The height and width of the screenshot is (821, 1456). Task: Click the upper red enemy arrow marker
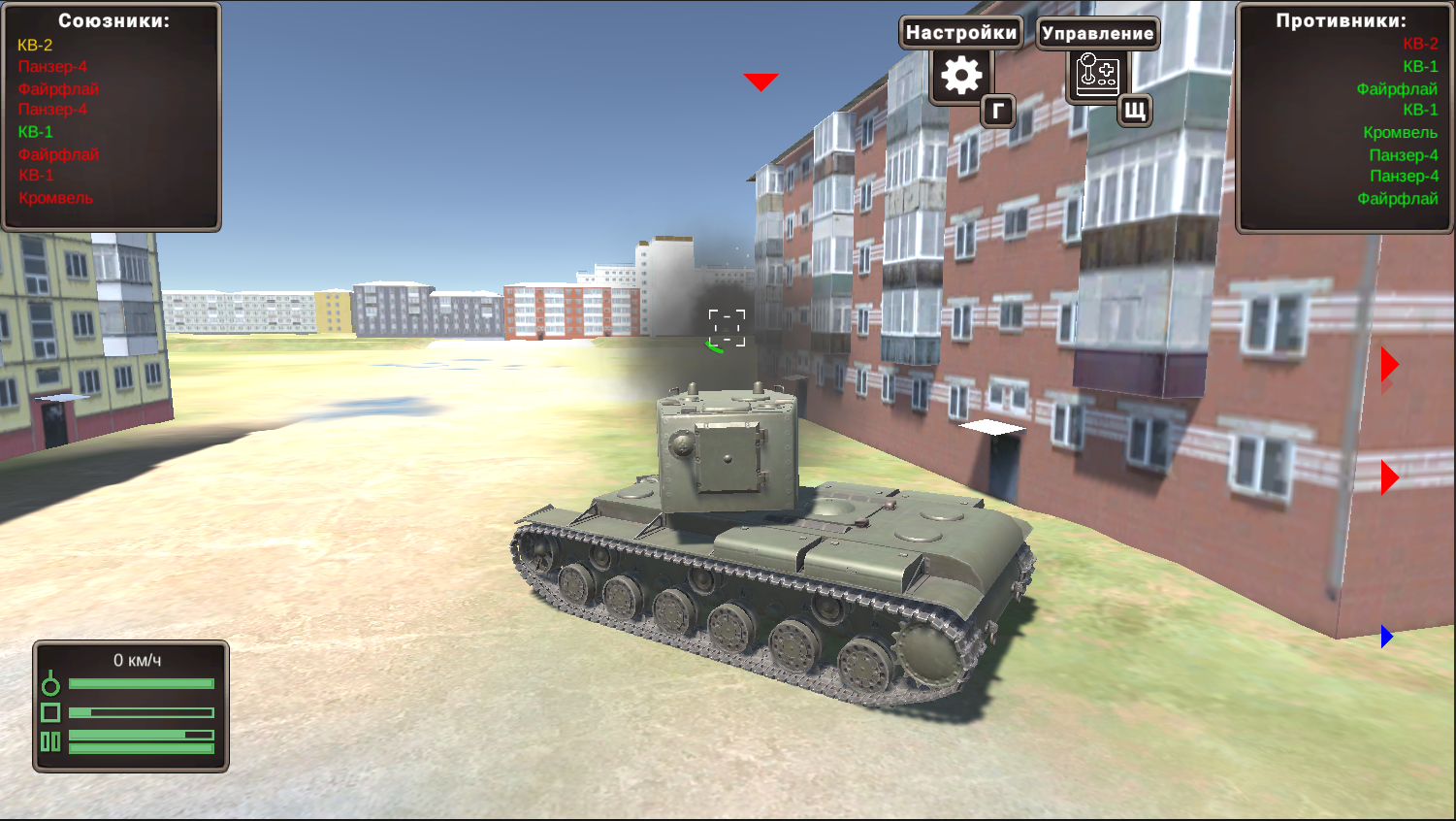coord(1390,365)
